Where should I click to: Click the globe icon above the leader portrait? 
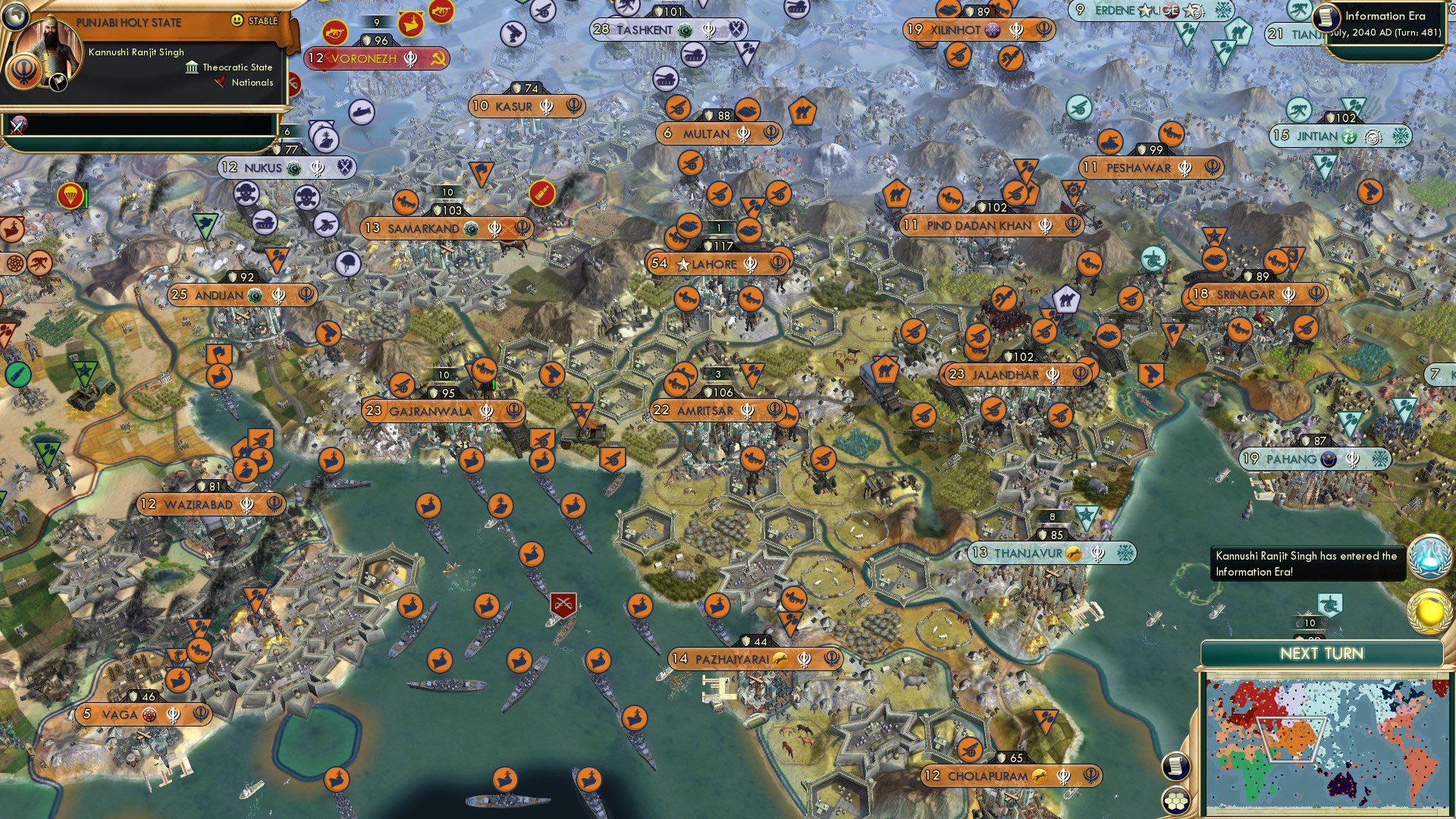pos(16,17)
